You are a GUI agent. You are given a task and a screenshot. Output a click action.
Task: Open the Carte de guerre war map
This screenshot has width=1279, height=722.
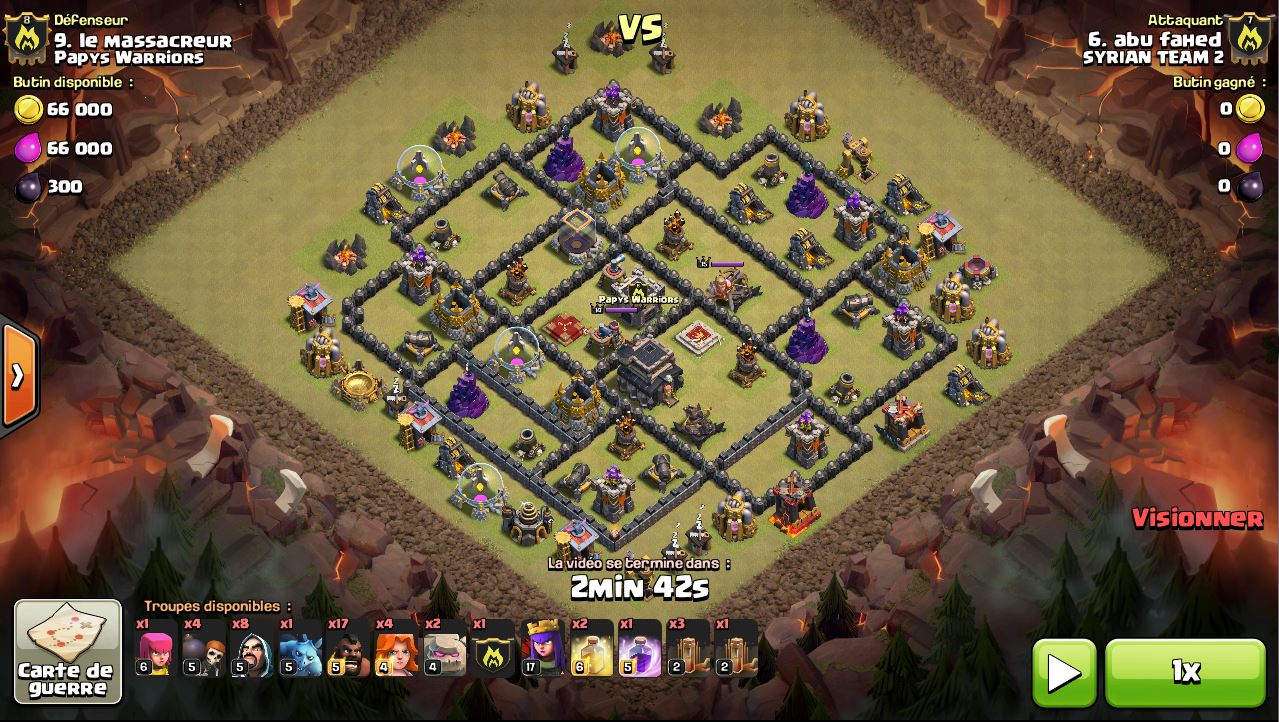pos(68,651)
